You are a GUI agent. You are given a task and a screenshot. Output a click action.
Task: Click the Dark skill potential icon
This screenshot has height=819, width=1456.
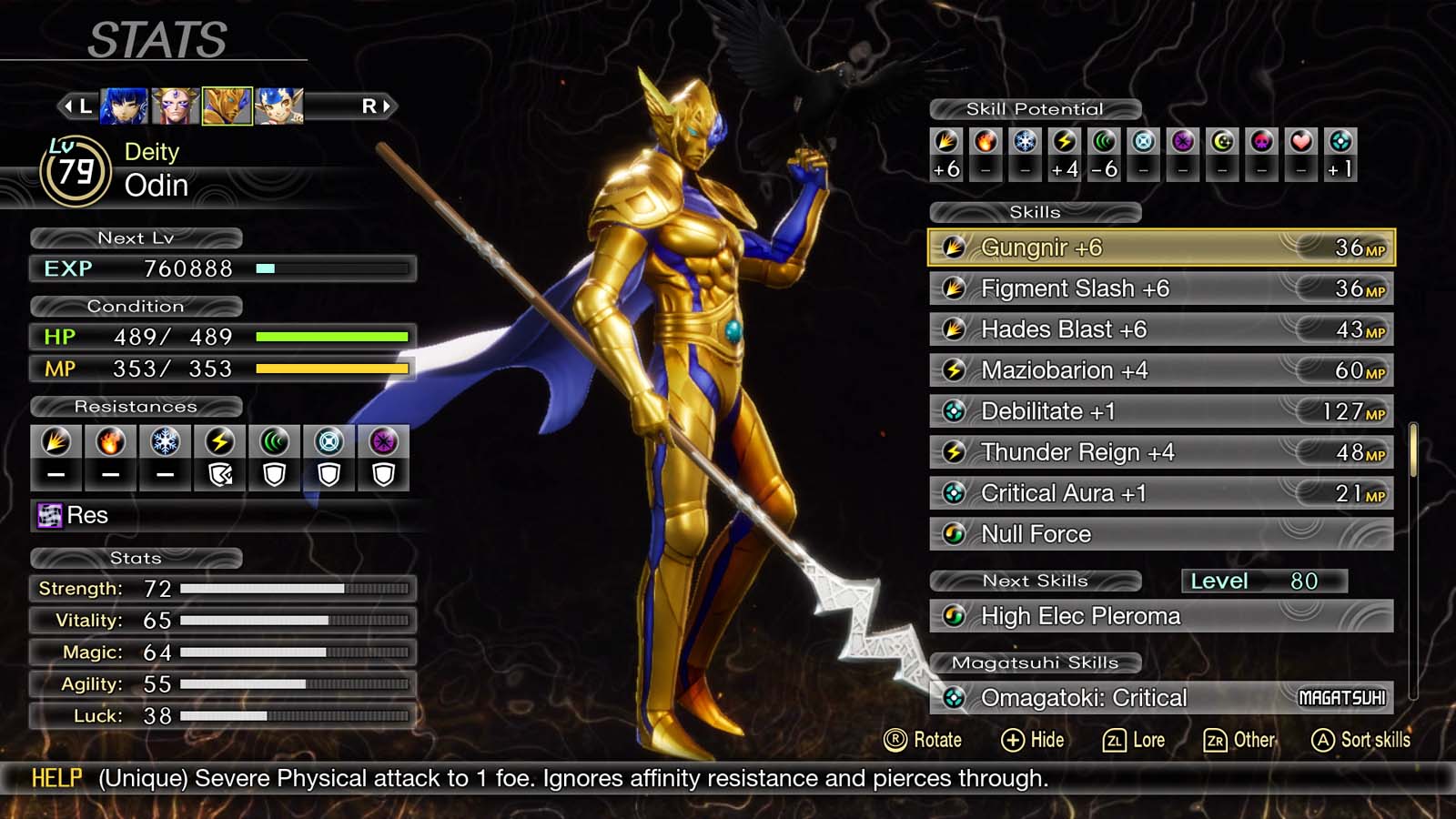[1181, 141]
